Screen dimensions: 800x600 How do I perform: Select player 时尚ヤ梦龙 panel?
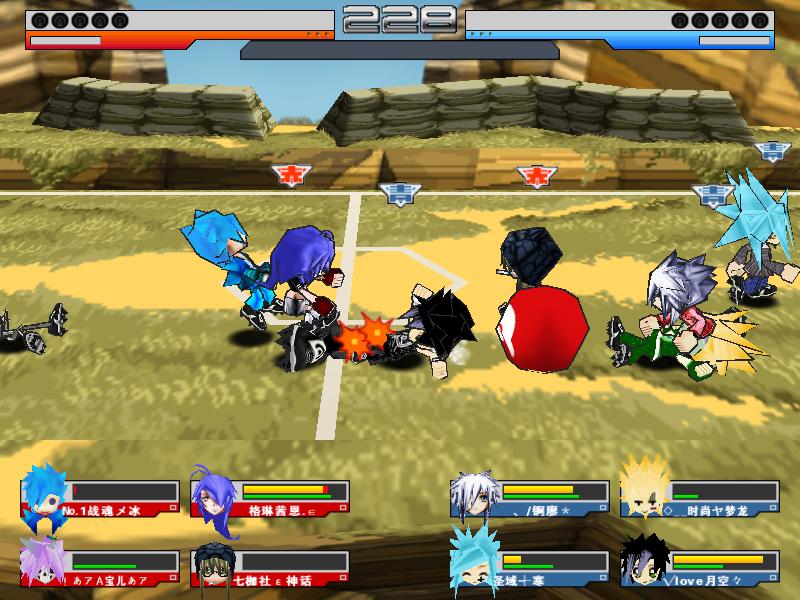point(700,498)
